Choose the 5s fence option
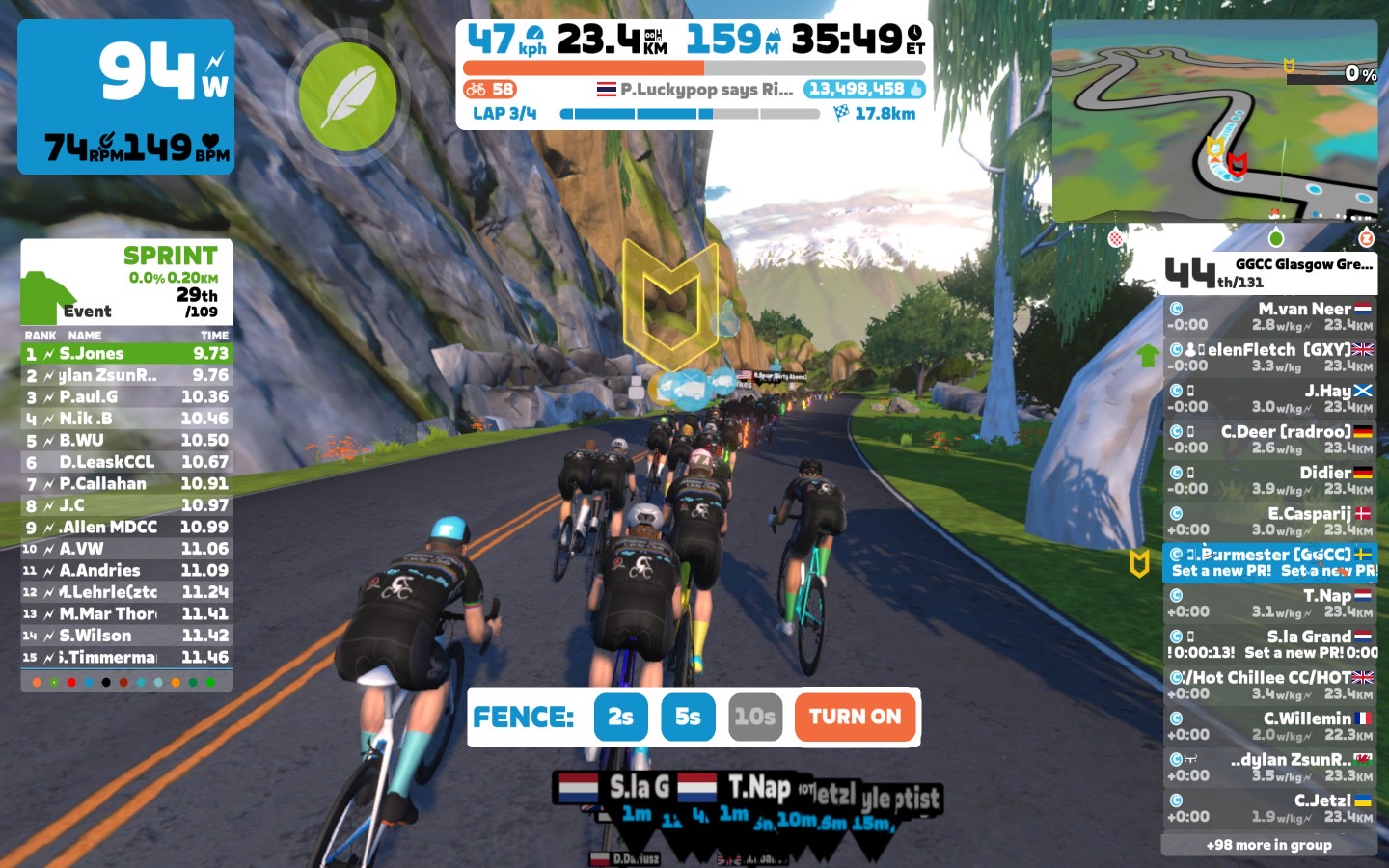1389x868 pixels. 688,717
